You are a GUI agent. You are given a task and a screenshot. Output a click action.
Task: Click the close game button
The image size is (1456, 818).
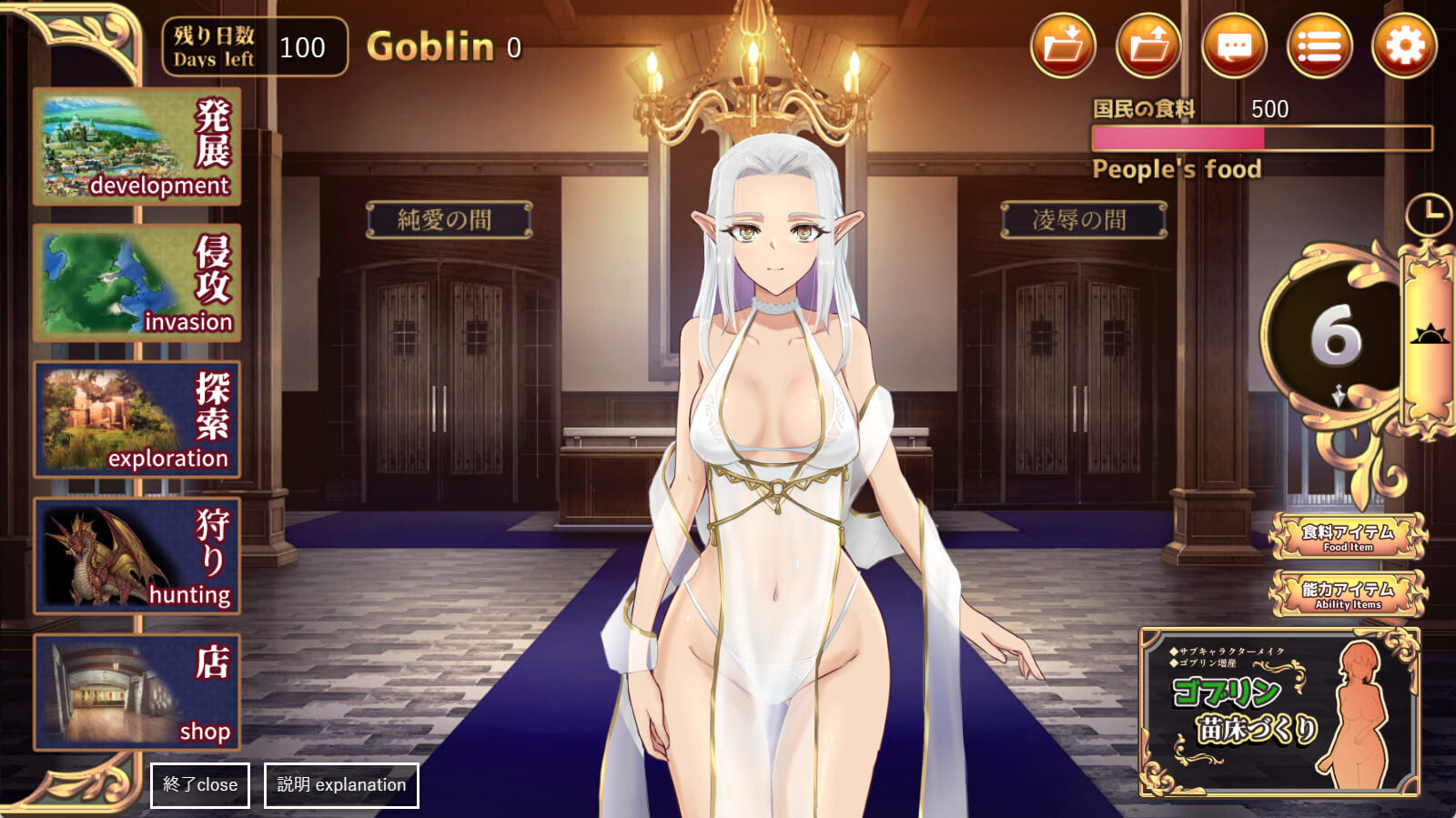tap(199, 784)
